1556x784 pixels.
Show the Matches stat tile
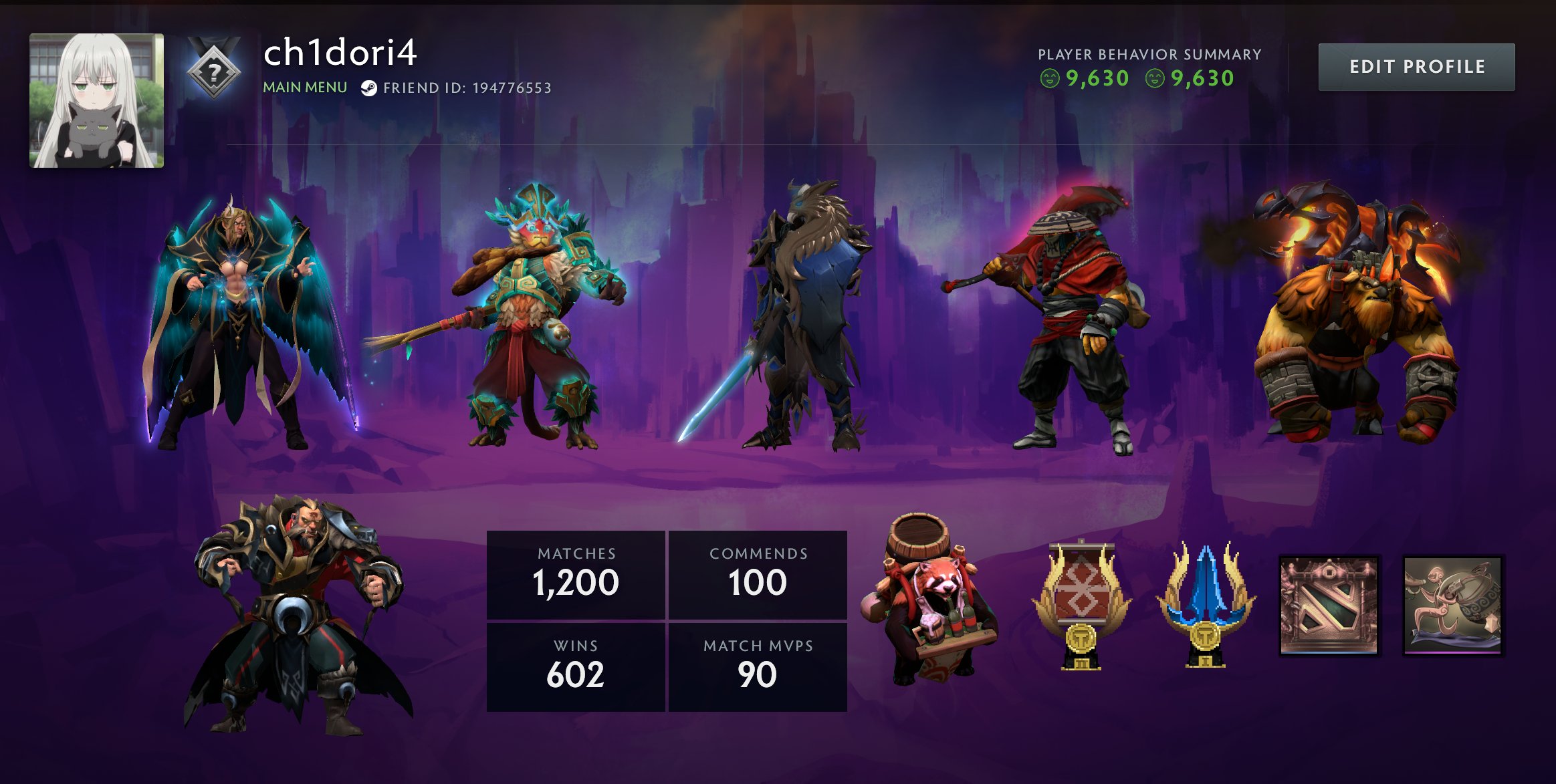[576, 574]
